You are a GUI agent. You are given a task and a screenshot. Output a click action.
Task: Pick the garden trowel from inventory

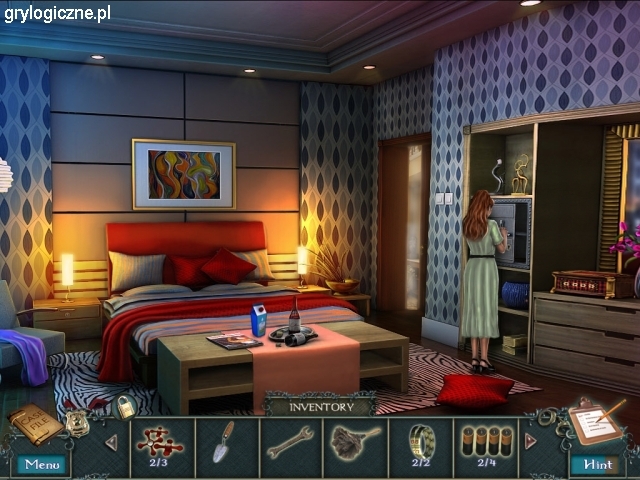pyautogui.click(x=225, y=442)
